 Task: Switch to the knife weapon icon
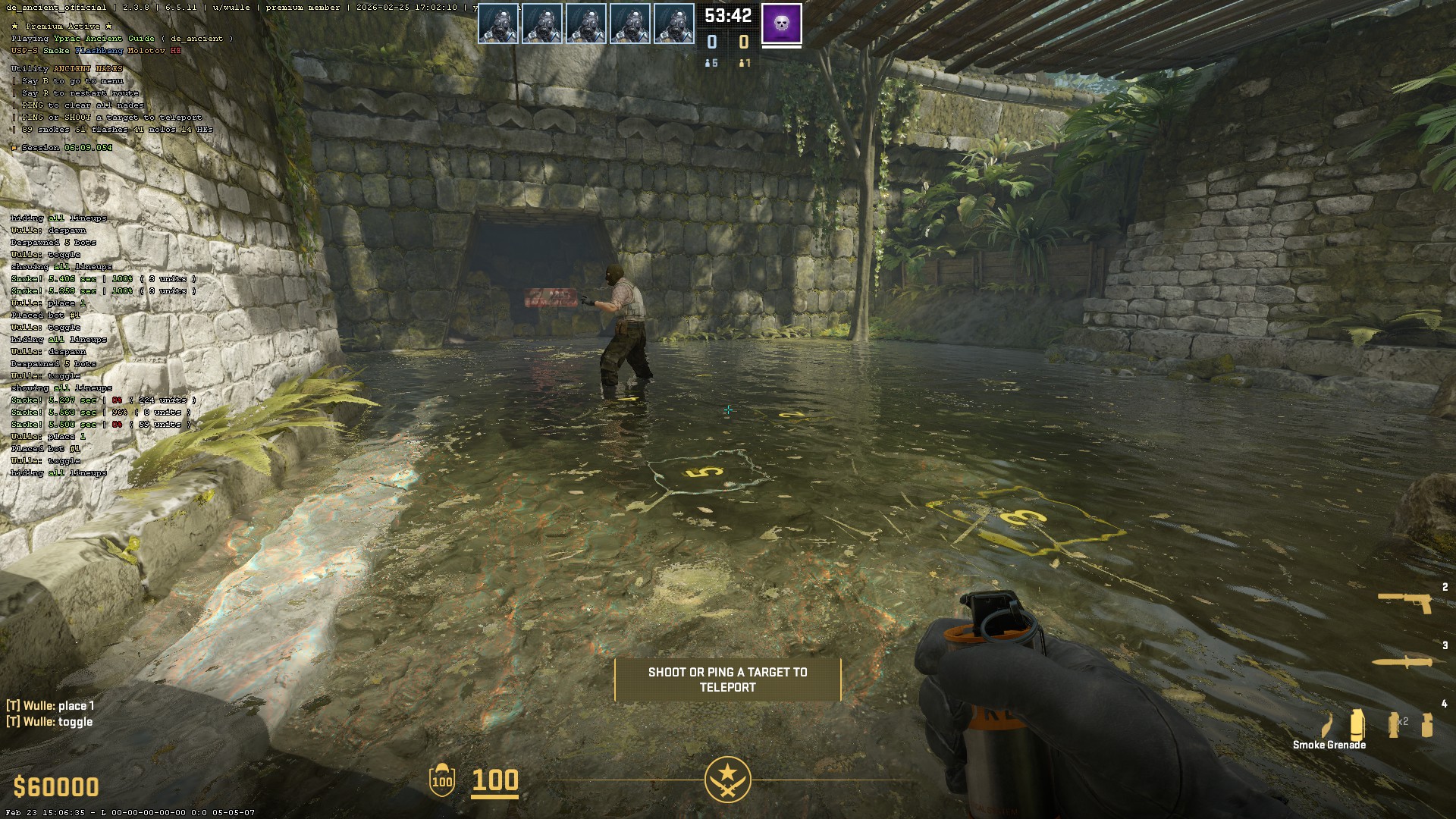[x=1402, y=662]
